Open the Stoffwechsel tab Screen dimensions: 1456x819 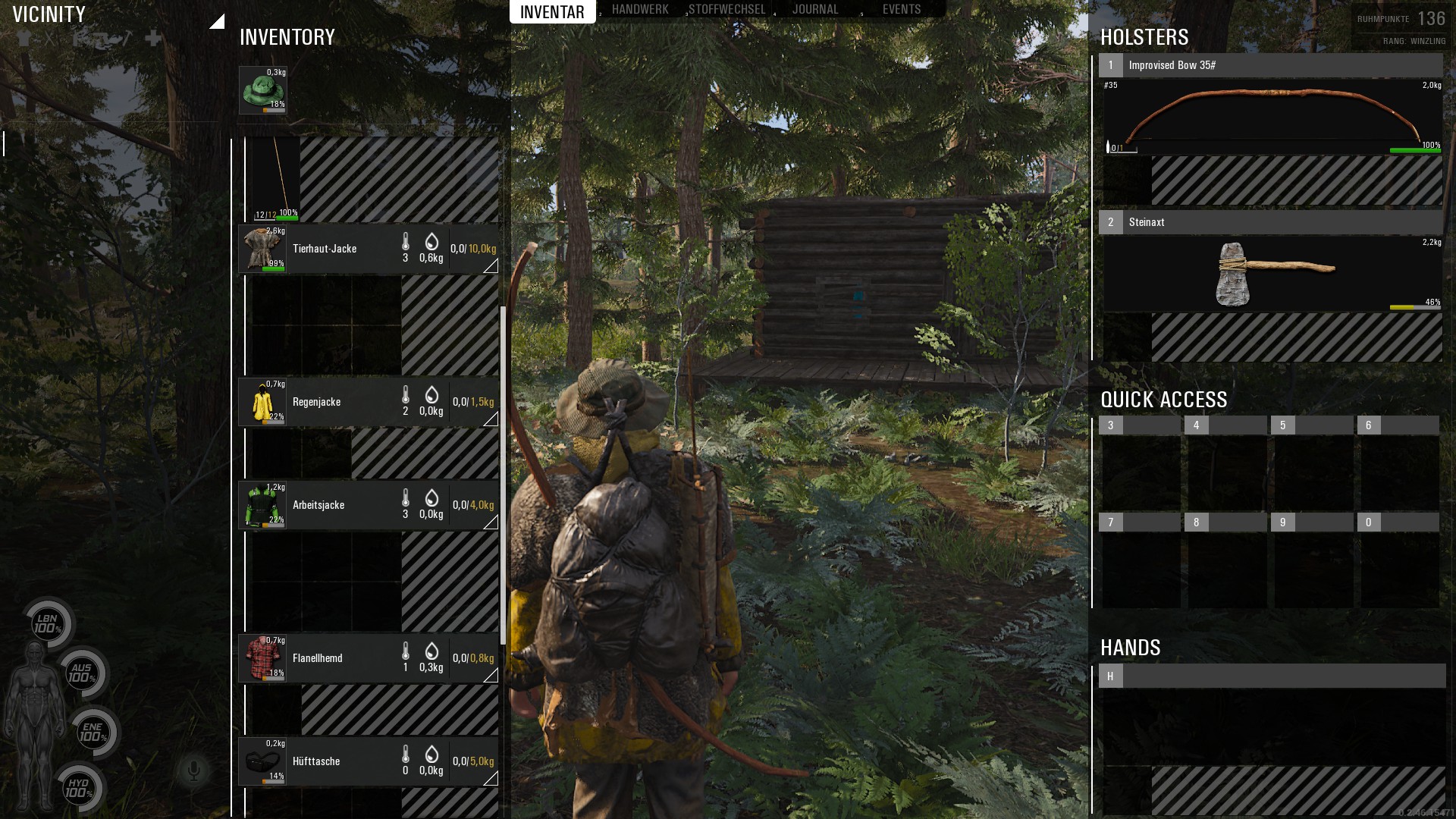click(726, 10)
